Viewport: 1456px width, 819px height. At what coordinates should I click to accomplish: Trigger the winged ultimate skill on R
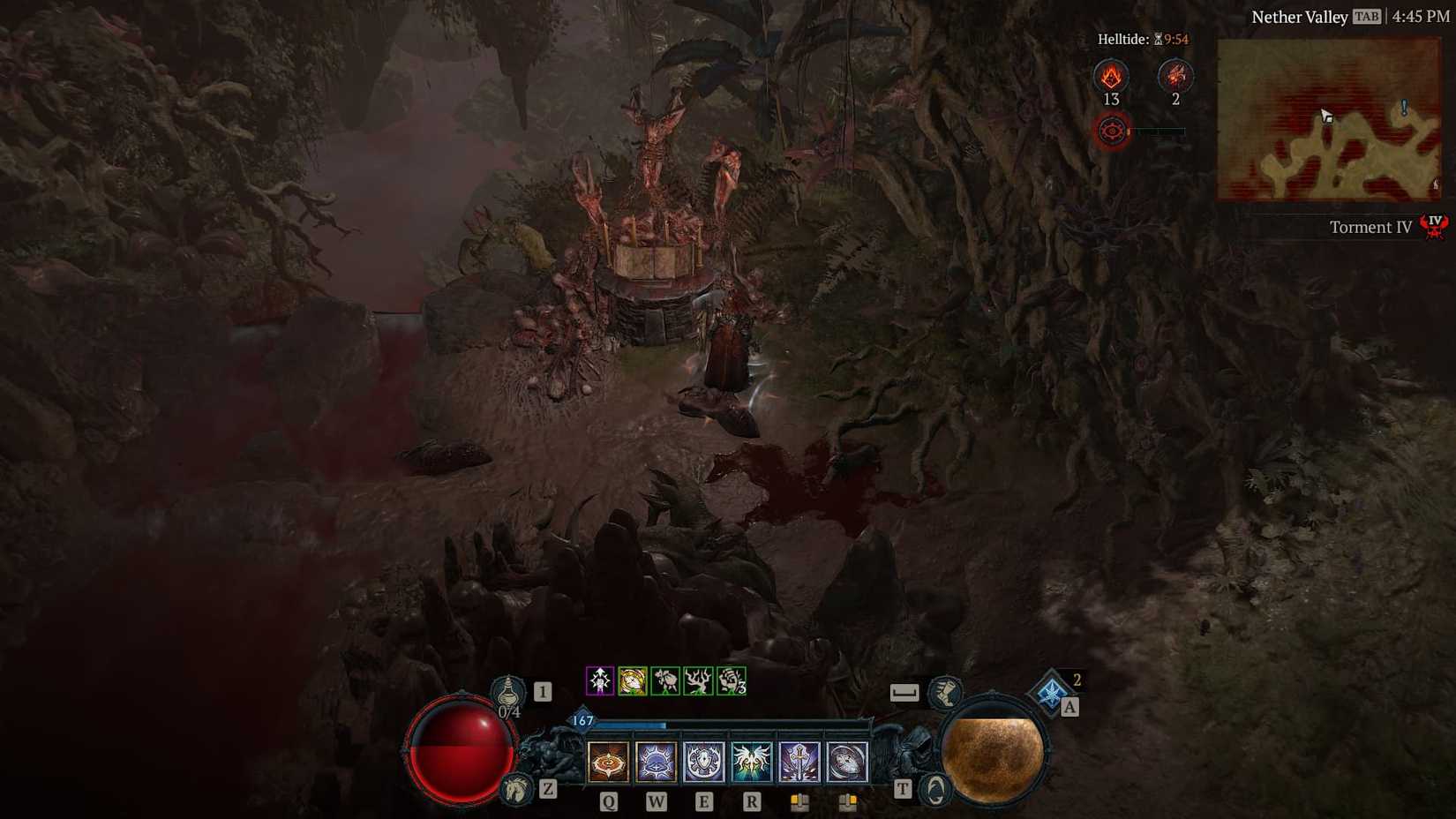(x=751, y=762)
